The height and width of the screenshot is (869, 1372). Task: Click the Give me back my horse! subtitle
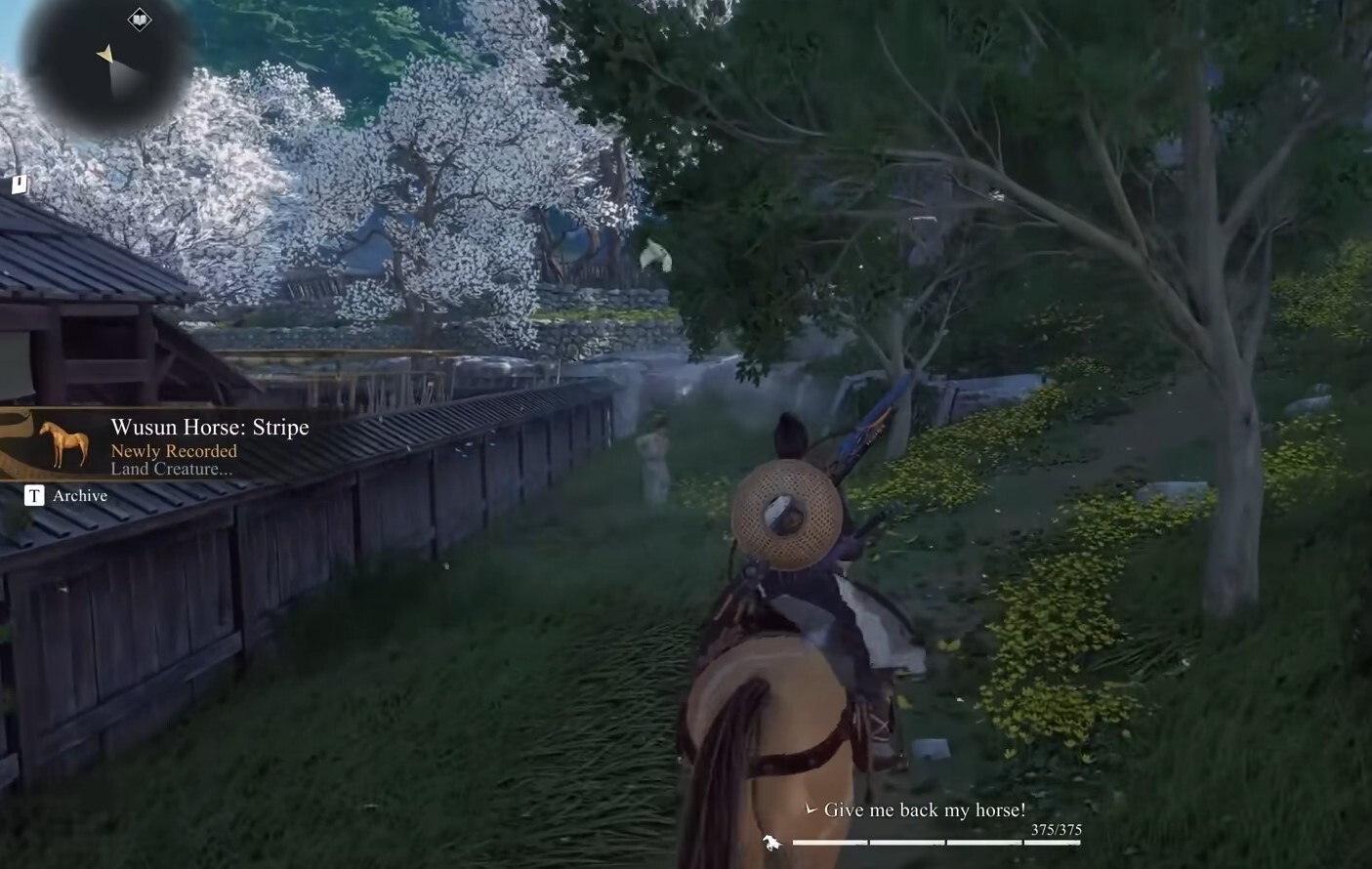925,809
